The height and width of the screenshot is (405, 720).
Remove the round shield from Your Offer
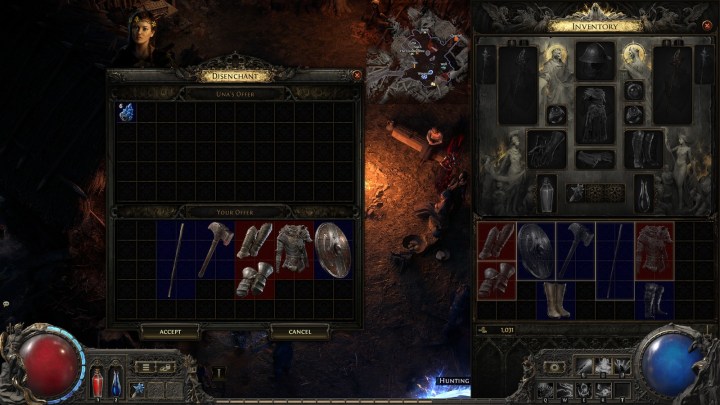pos(333,249)
